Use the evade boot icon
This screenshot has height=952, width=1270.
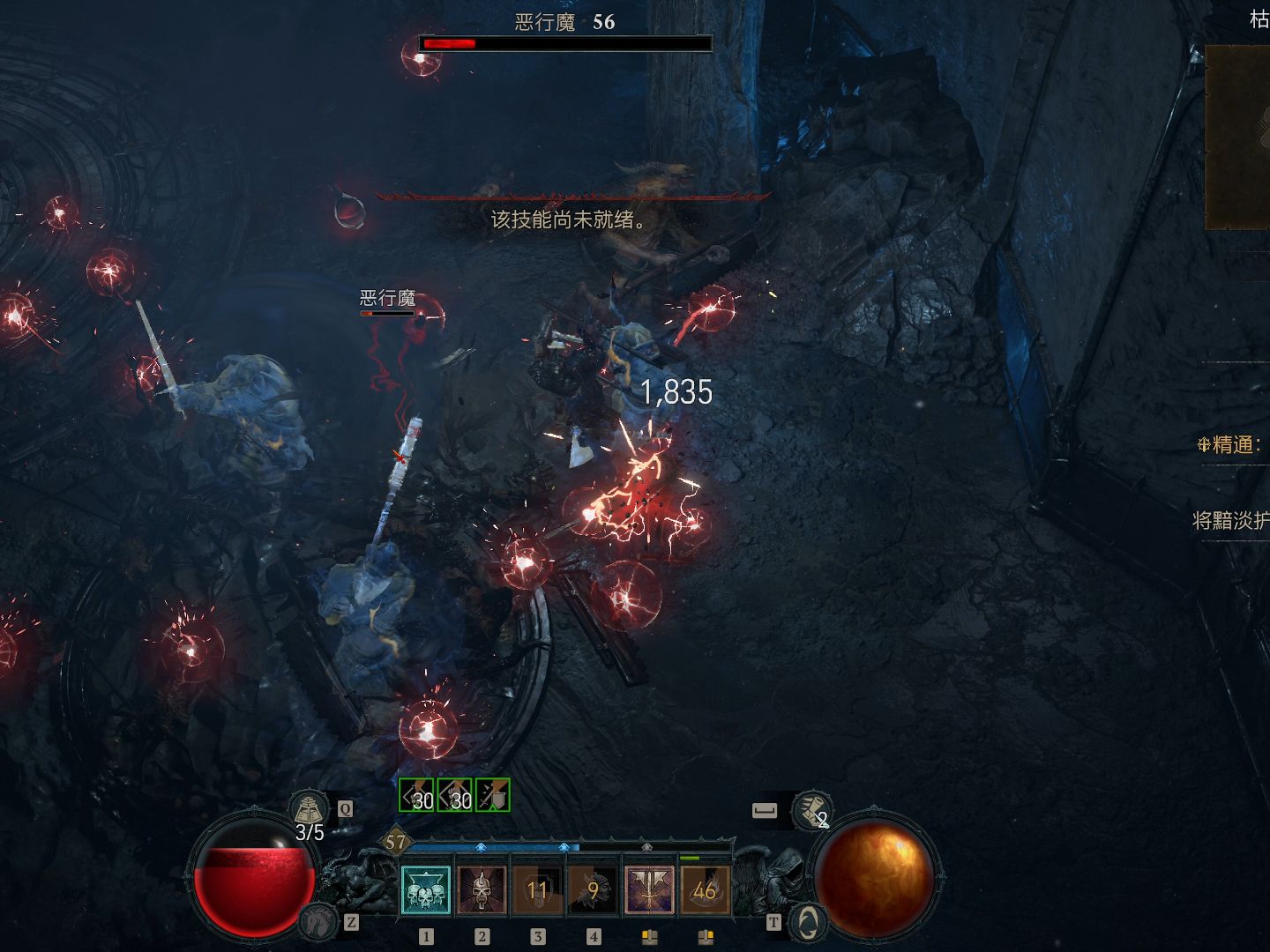811,809
